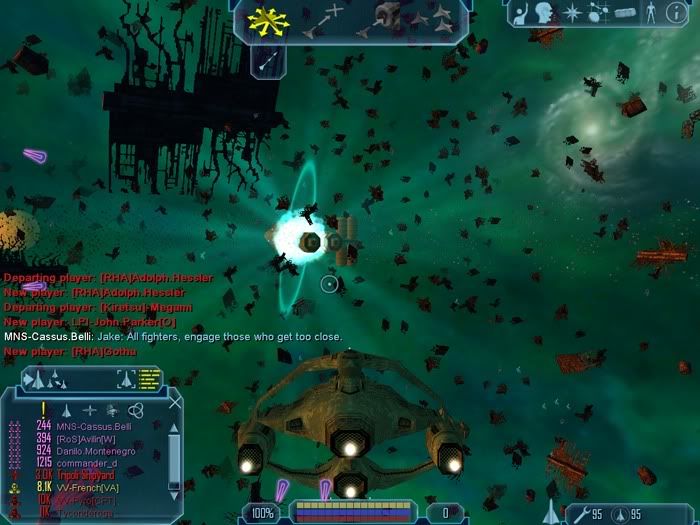
Task: Filter contacts by the three-rings icon
Action: pos(136,409)
